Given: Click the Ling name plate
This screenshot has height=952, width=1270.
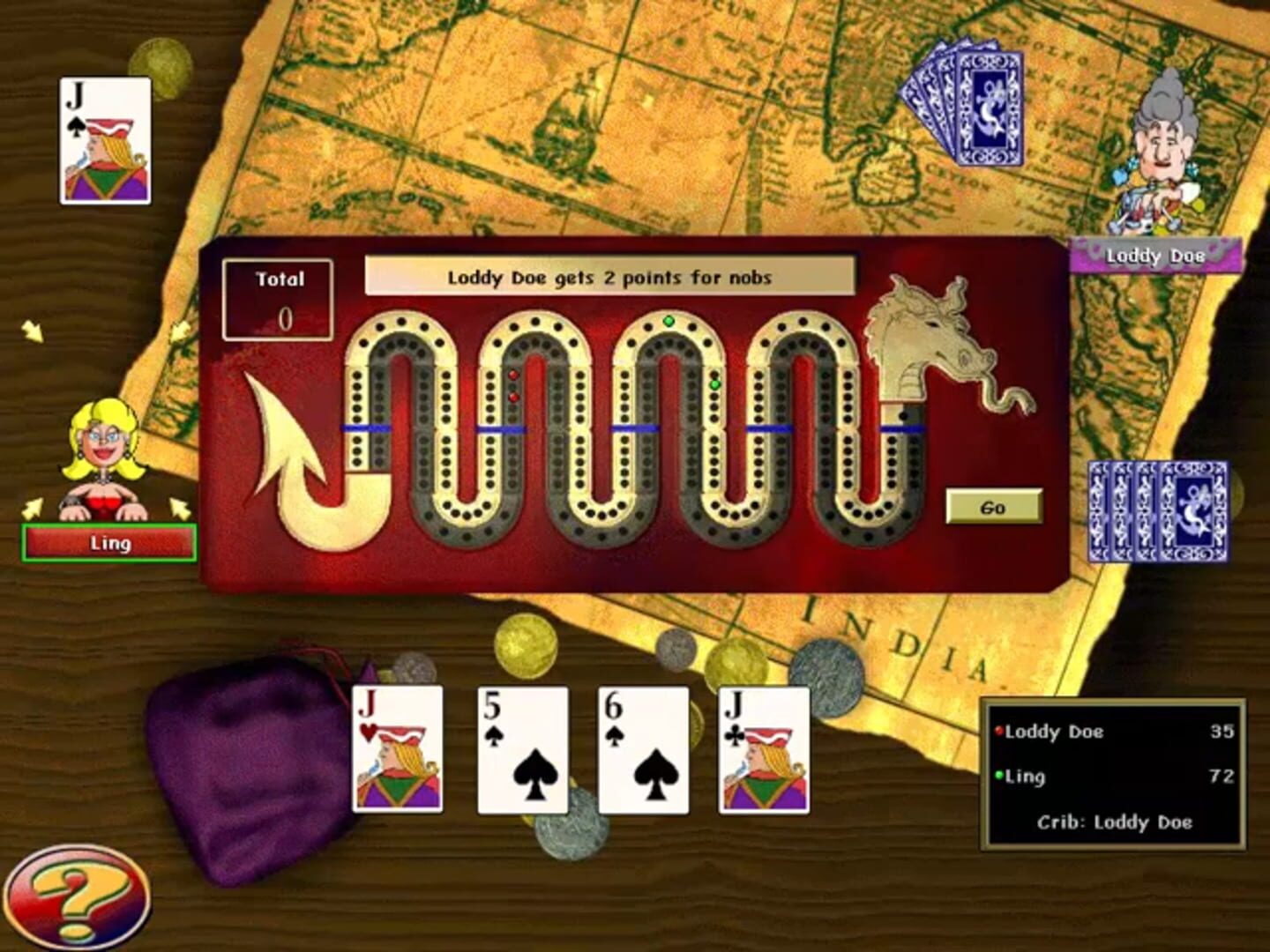Looking at the screenshot, I should [x=108, y=541].
